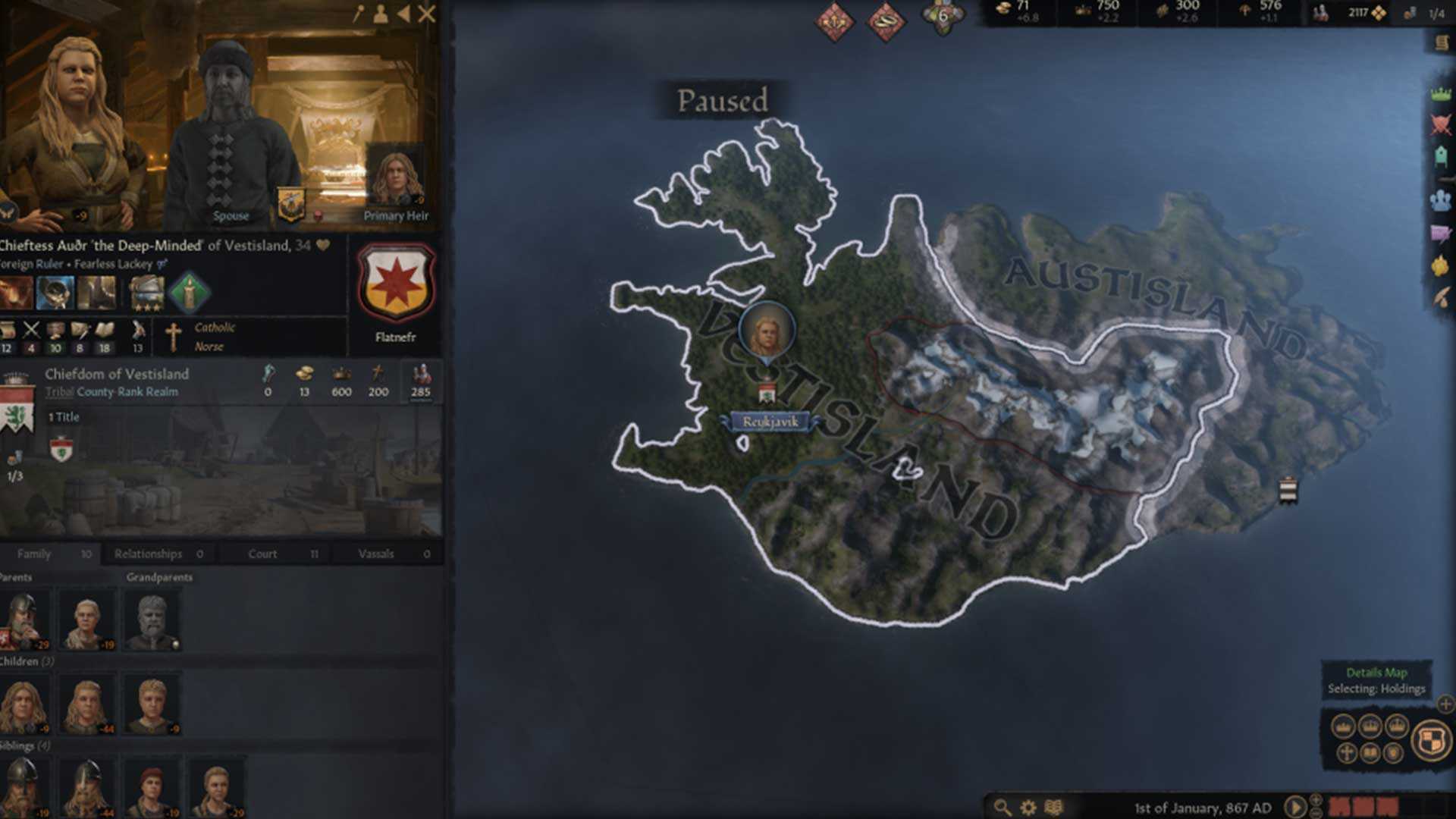Unpause with the play button
The image size is (1456, 819).
pos(1295,807)
